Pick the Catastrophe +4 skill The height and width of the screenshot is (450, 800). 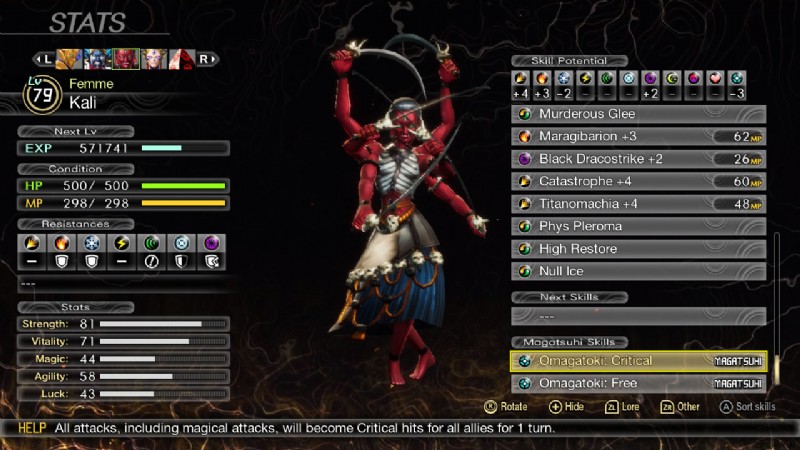click(x=640, y=181)
